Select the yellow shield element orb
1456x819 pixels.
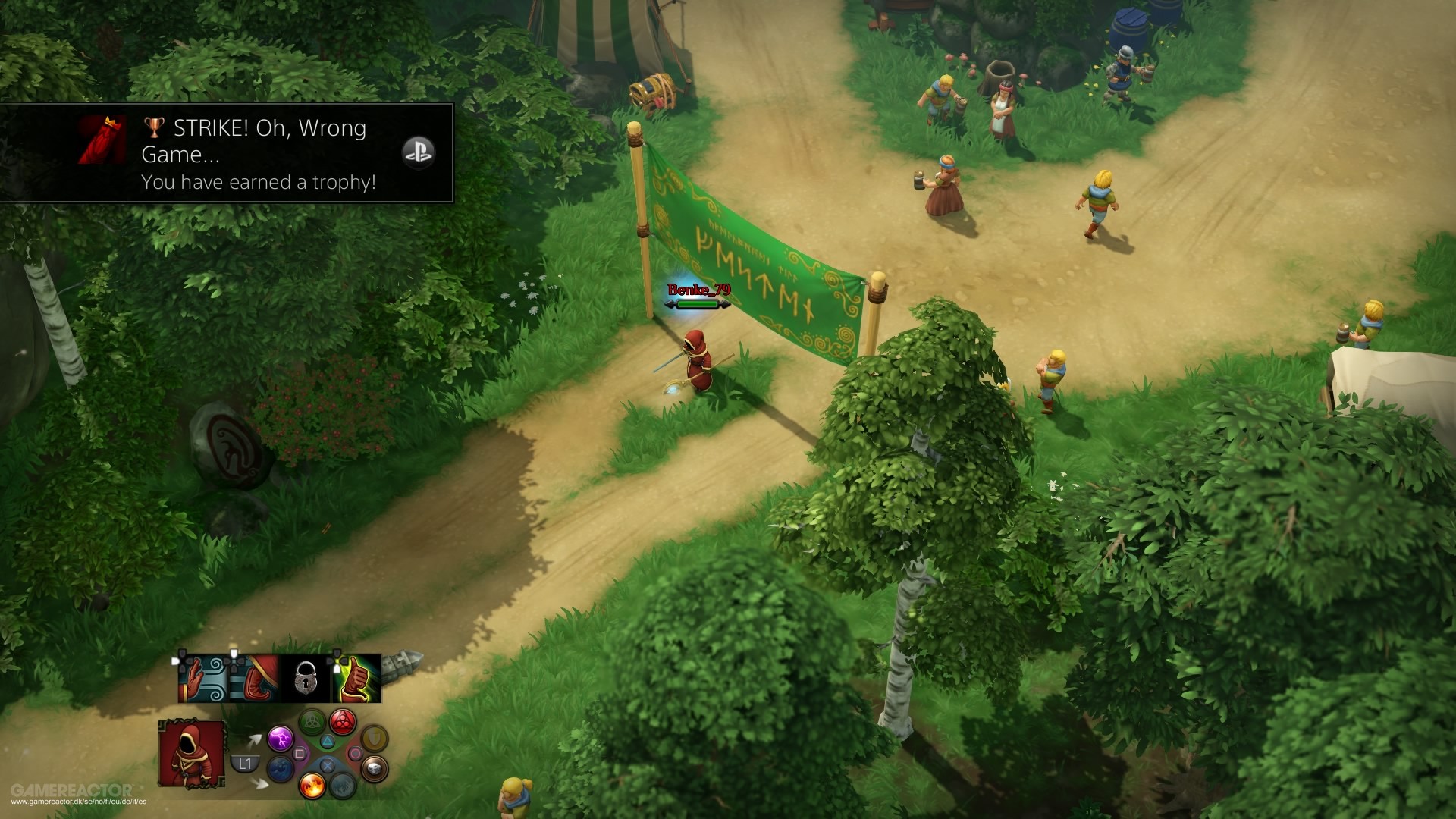coord(373,737)
